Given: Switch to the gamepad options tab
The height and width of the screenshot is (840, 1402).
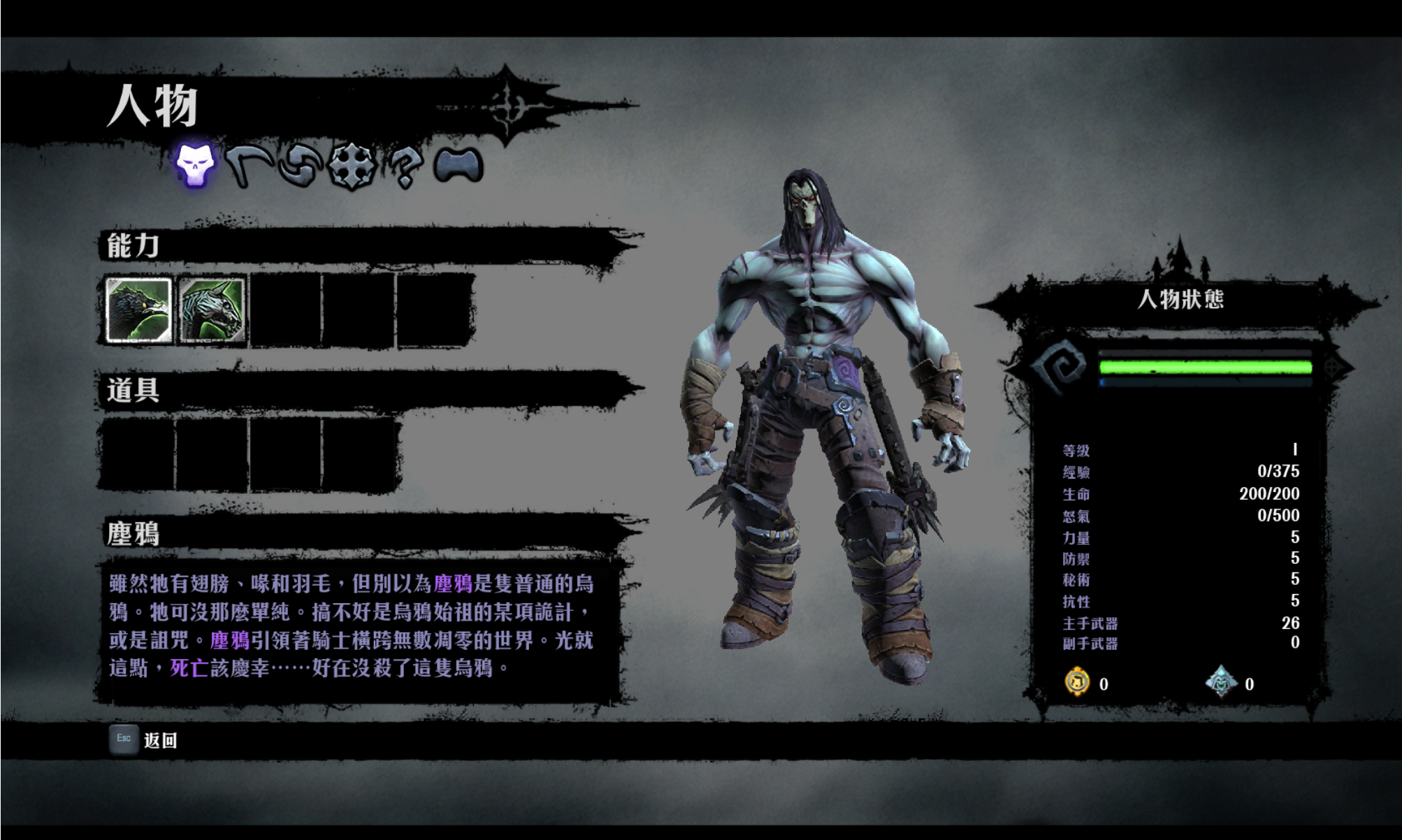Looking at the screenshot, I should pos(458,166).
